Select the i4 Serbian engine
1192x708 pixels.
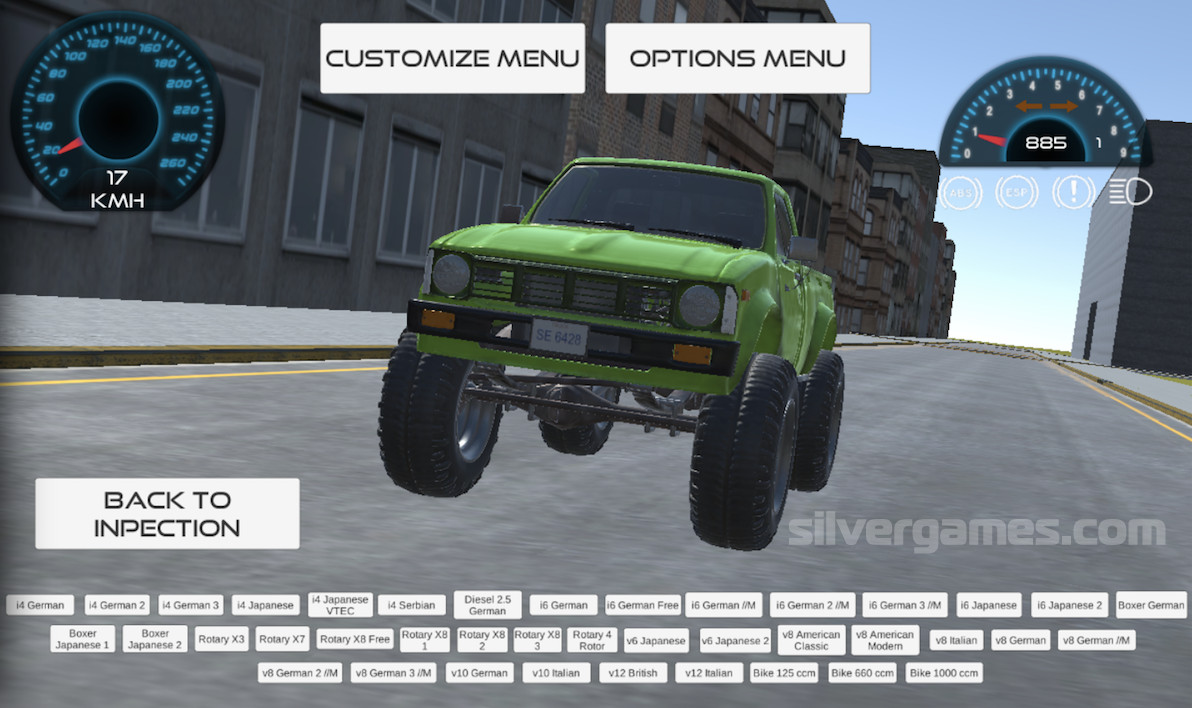pyautogui.click(x=411, y=605)
